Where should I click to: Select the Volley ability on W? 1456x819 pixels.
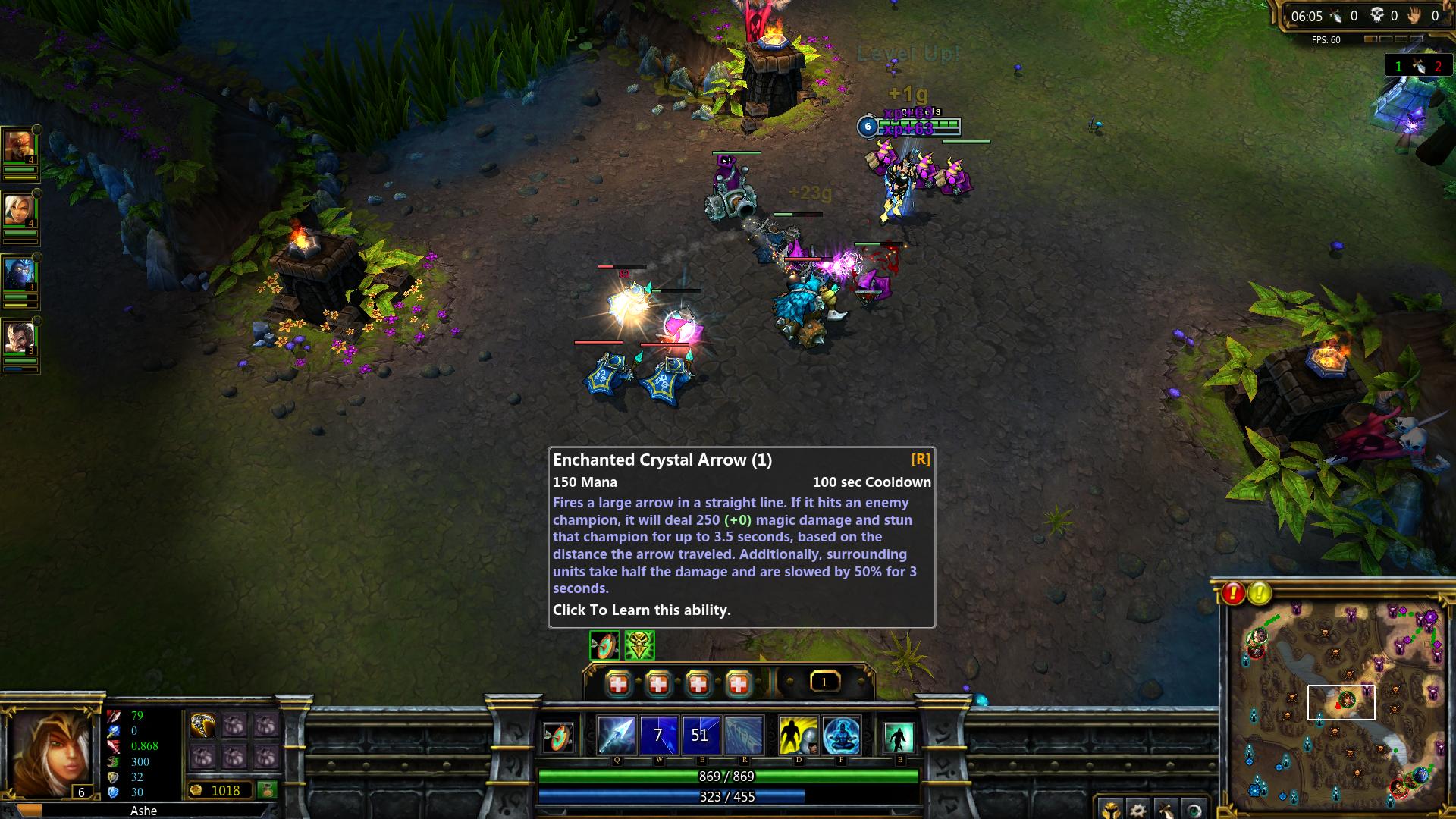pyautogui.click(x=658, y=734)
